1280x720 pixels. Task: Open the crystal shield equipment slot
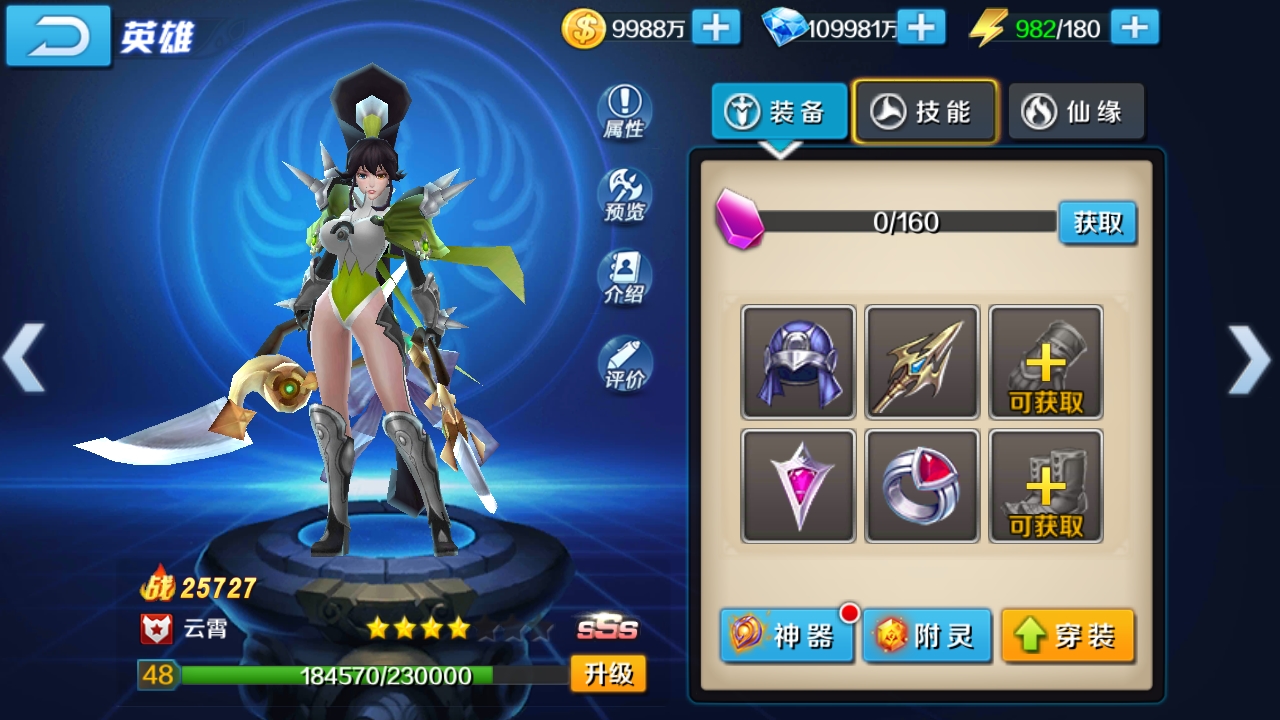pos(797,486)
